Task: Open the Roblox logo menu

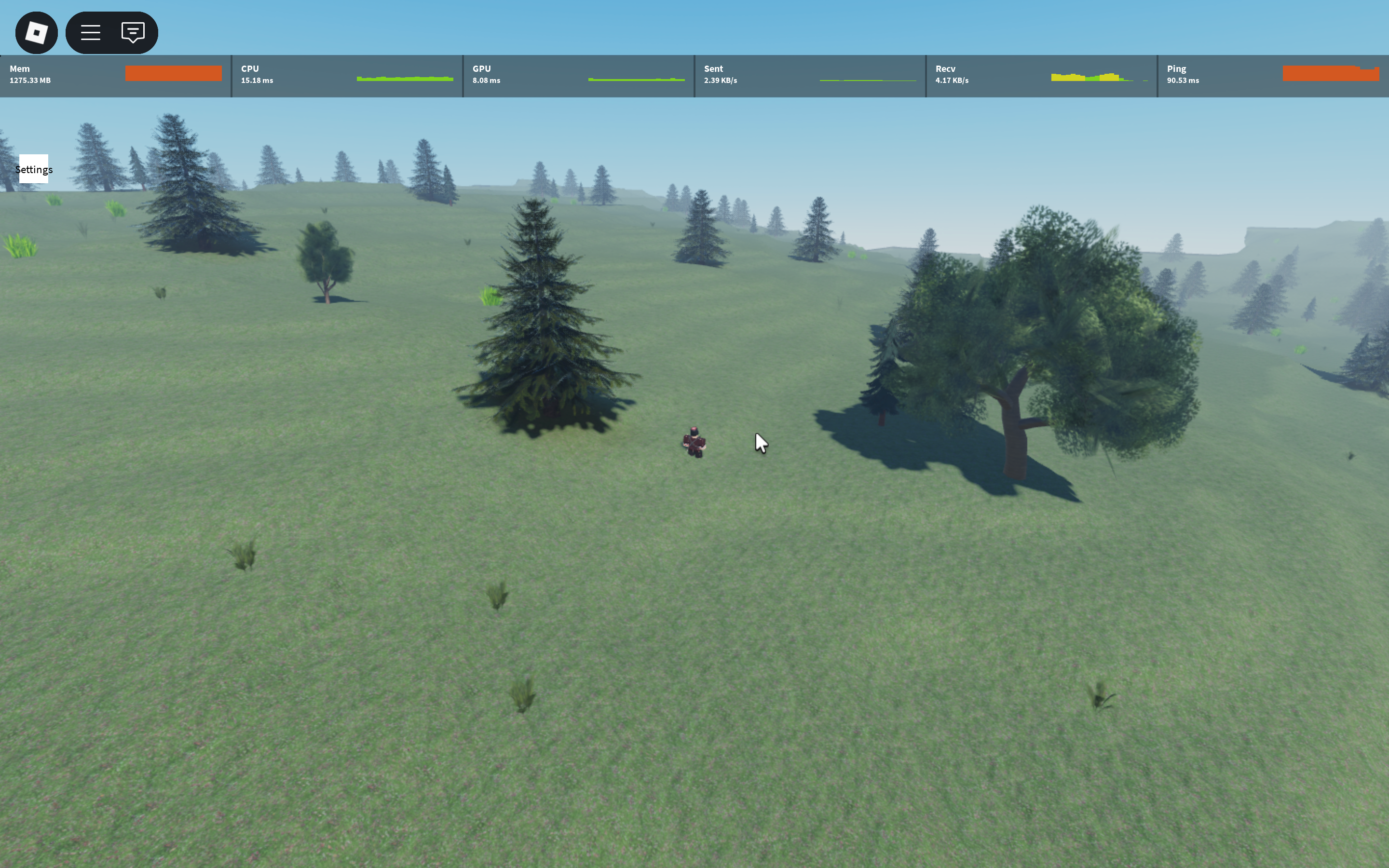Action: click(36, 33)
